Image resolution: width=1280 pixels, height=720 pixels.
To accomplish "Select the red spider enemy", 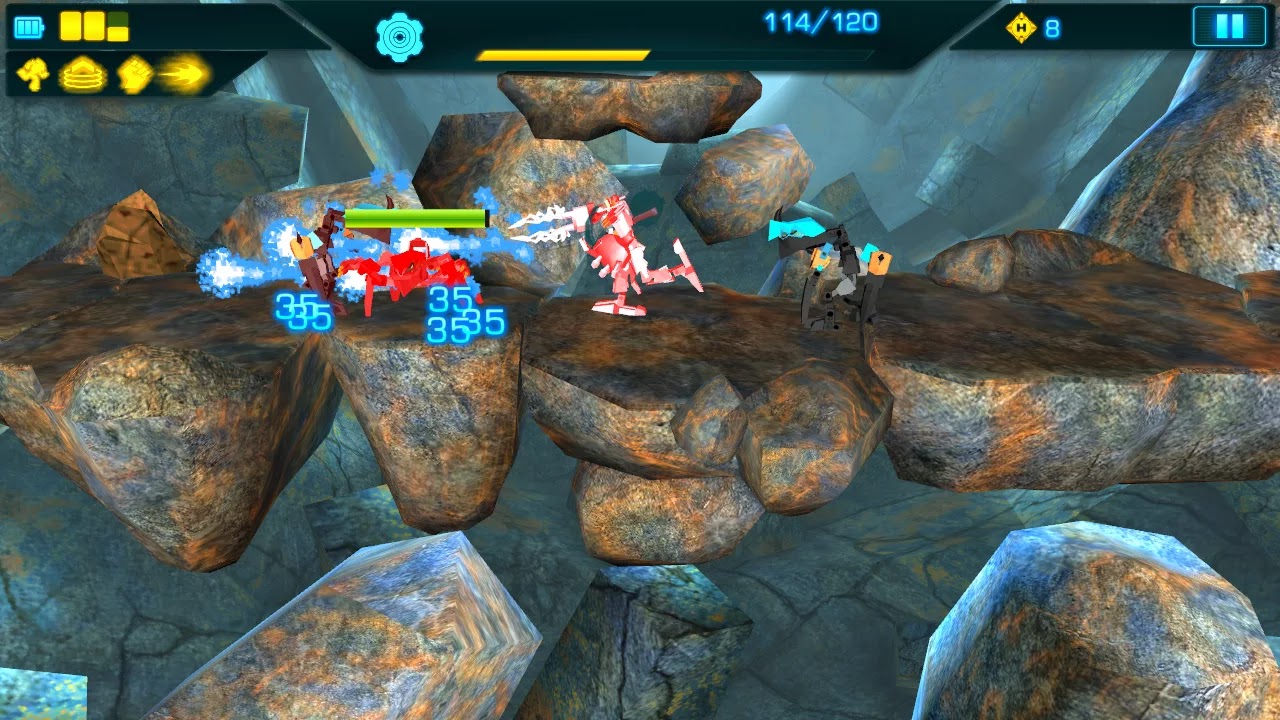I will [415, 270].
